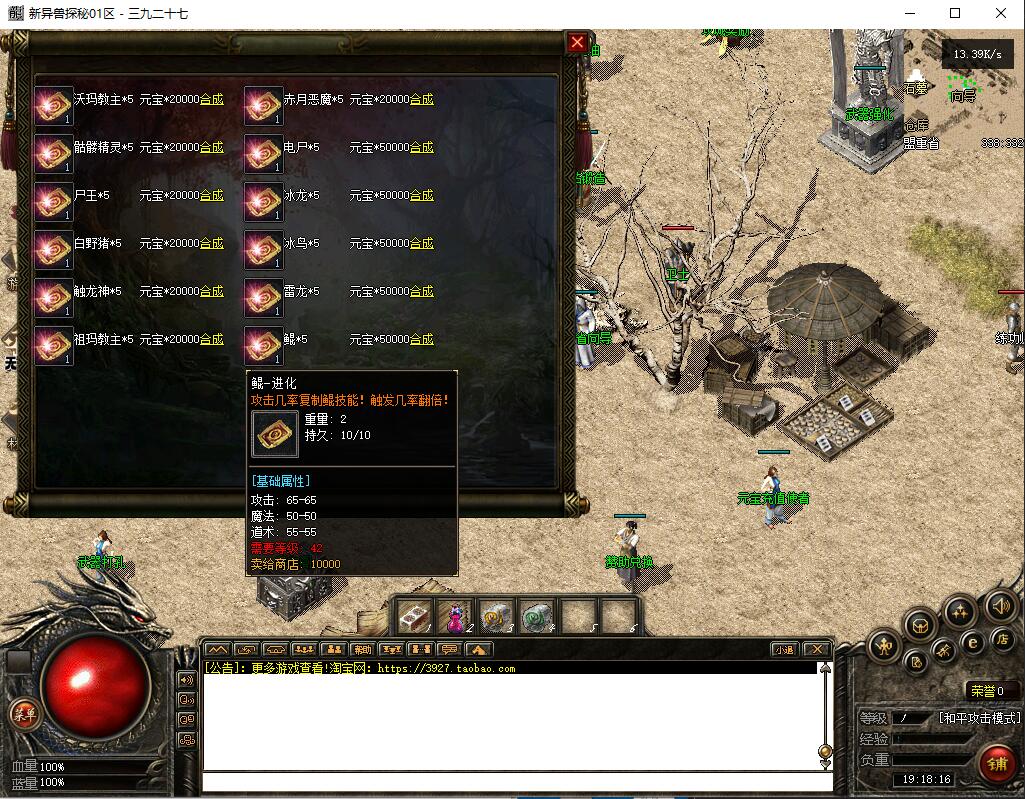This screenshot has height=799, width=1025.
Task: Close the synthesis panel with the red X
Action: (x=577, y=42)
